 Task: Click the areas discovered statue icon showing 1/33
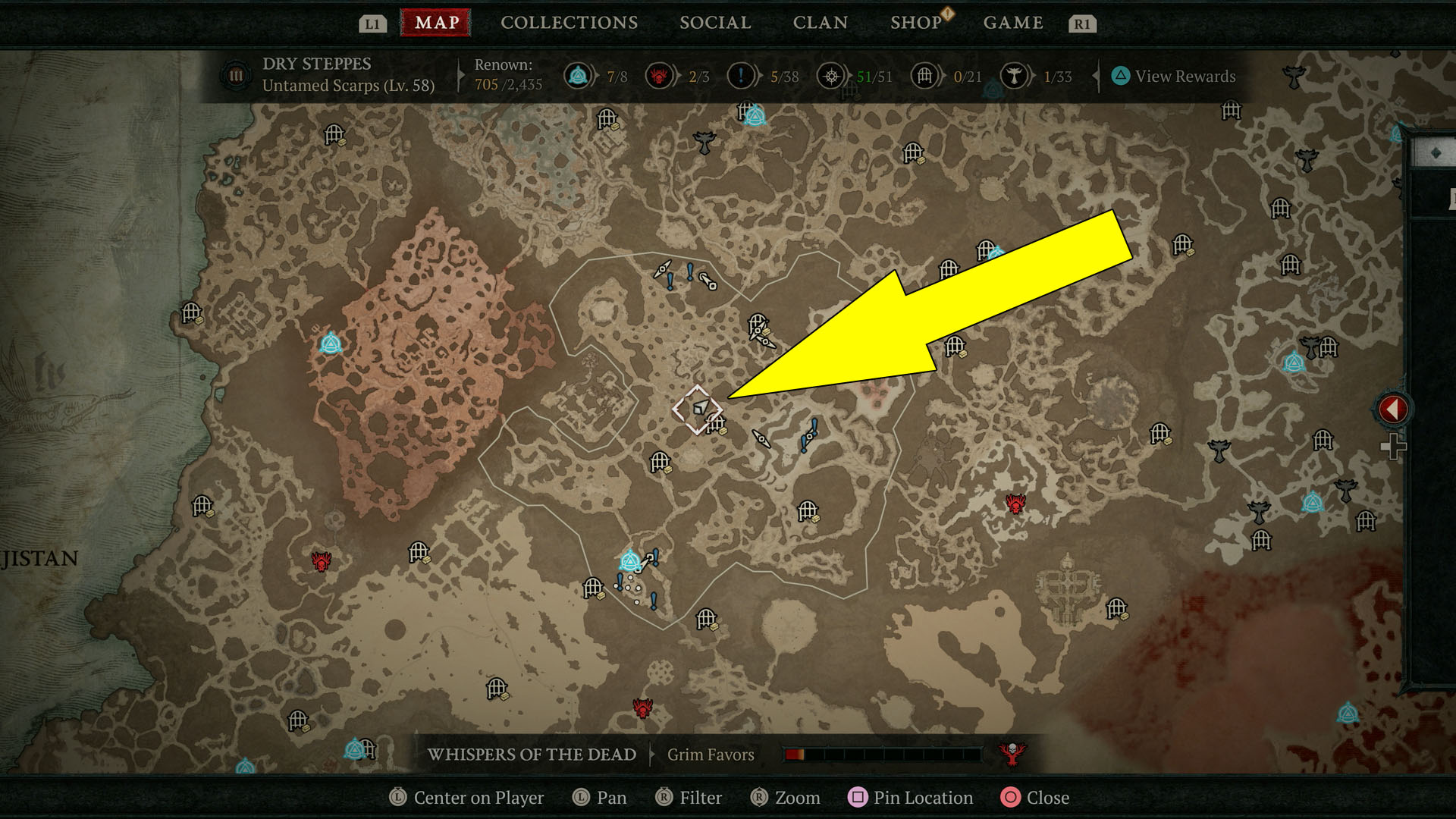pos(1014,76)
